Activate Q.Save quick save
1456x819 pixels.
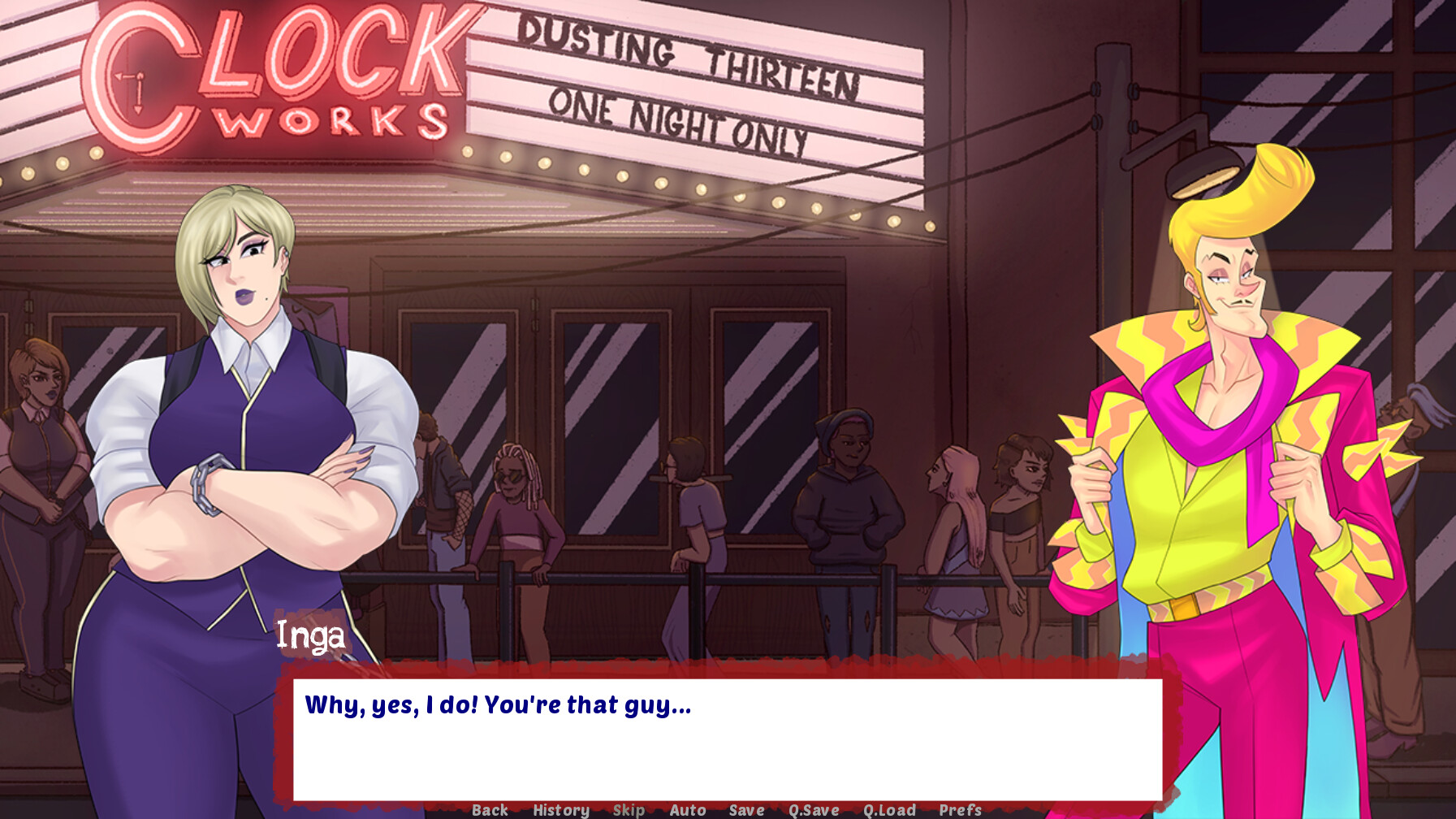[x=814, y=809]
